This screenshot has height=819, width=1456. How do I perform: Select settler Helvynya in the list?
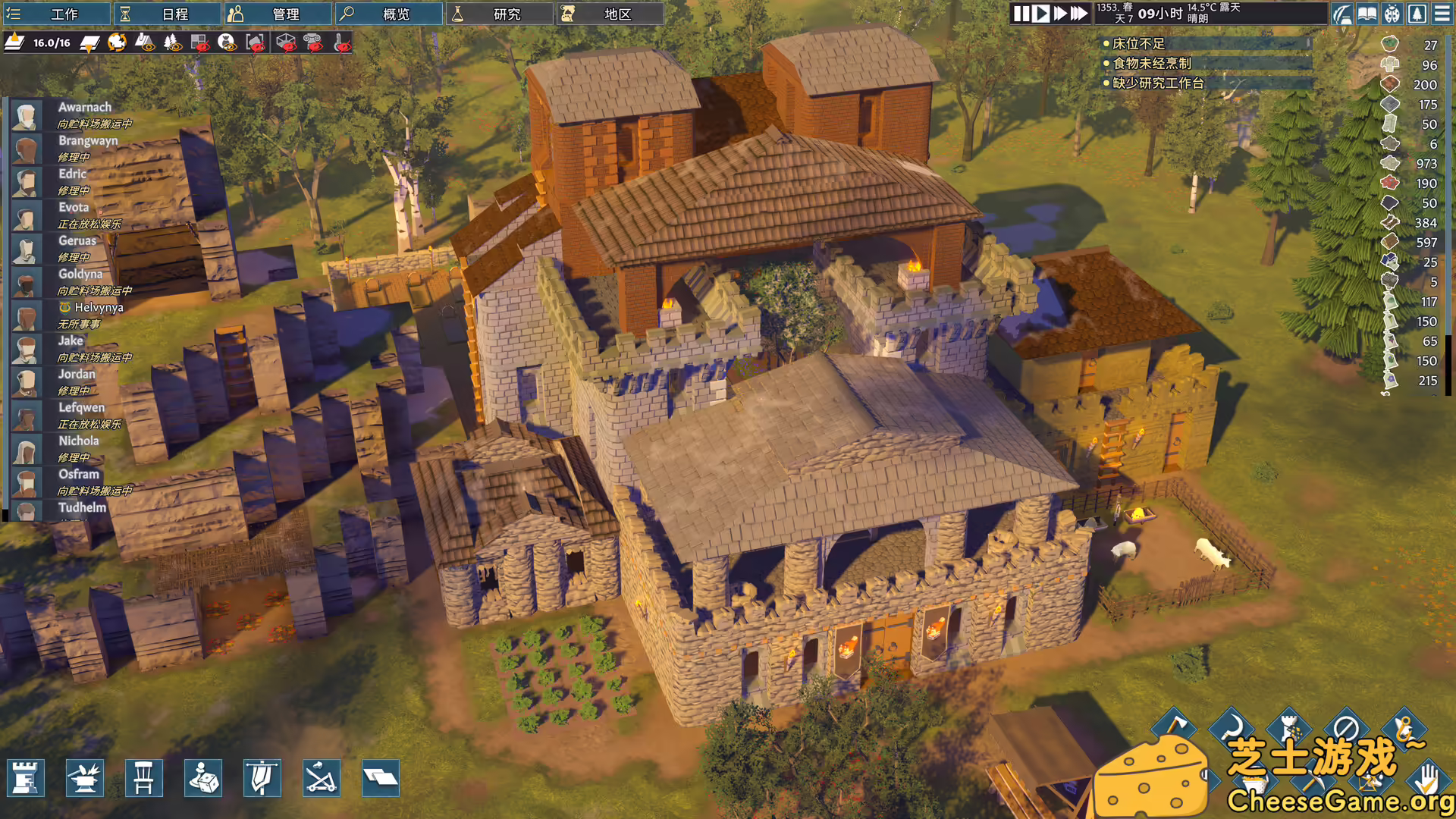click(99, 308)
